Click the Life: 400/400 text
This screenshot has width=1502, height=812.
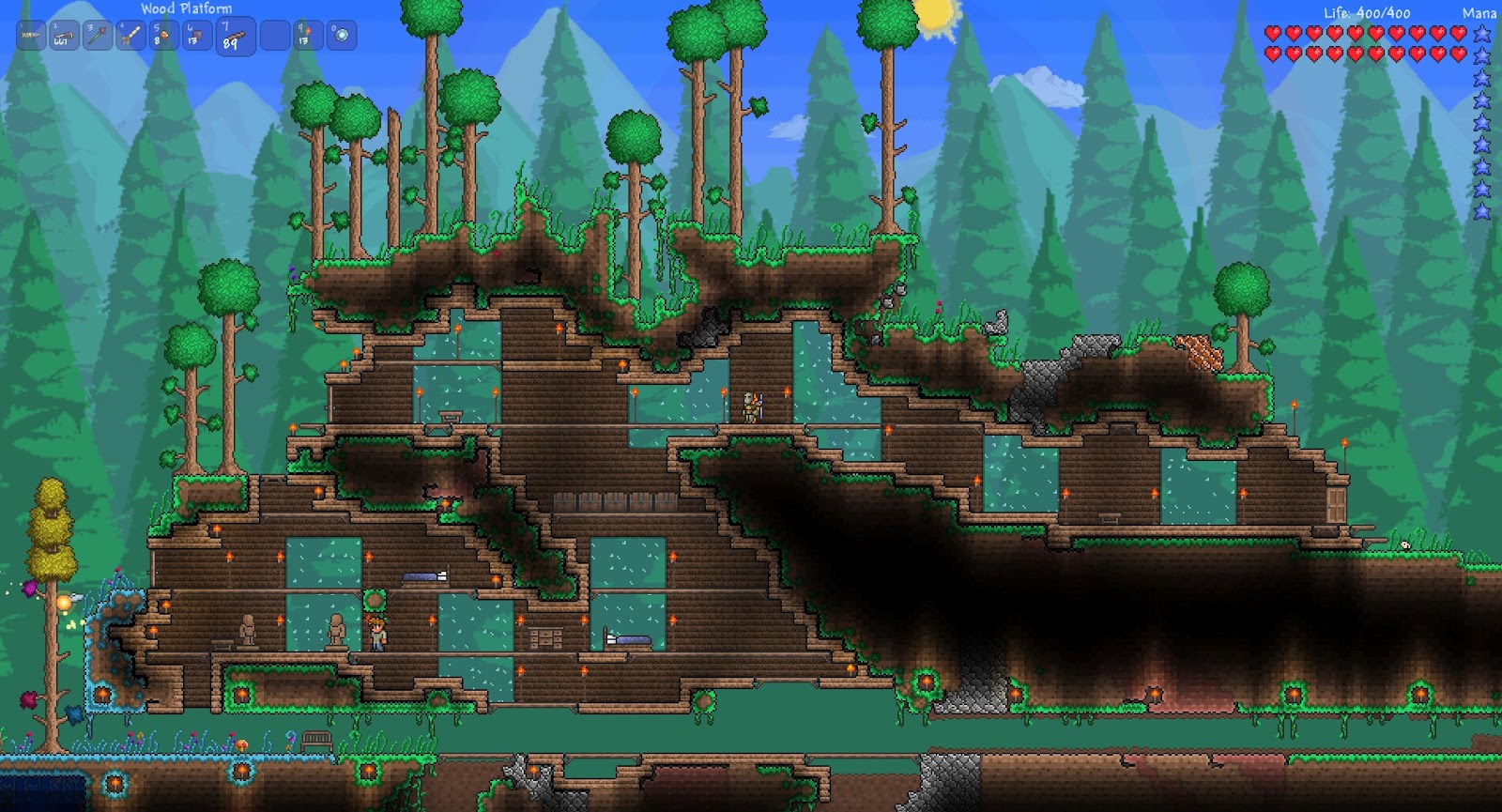click(x=1366, y=13)
